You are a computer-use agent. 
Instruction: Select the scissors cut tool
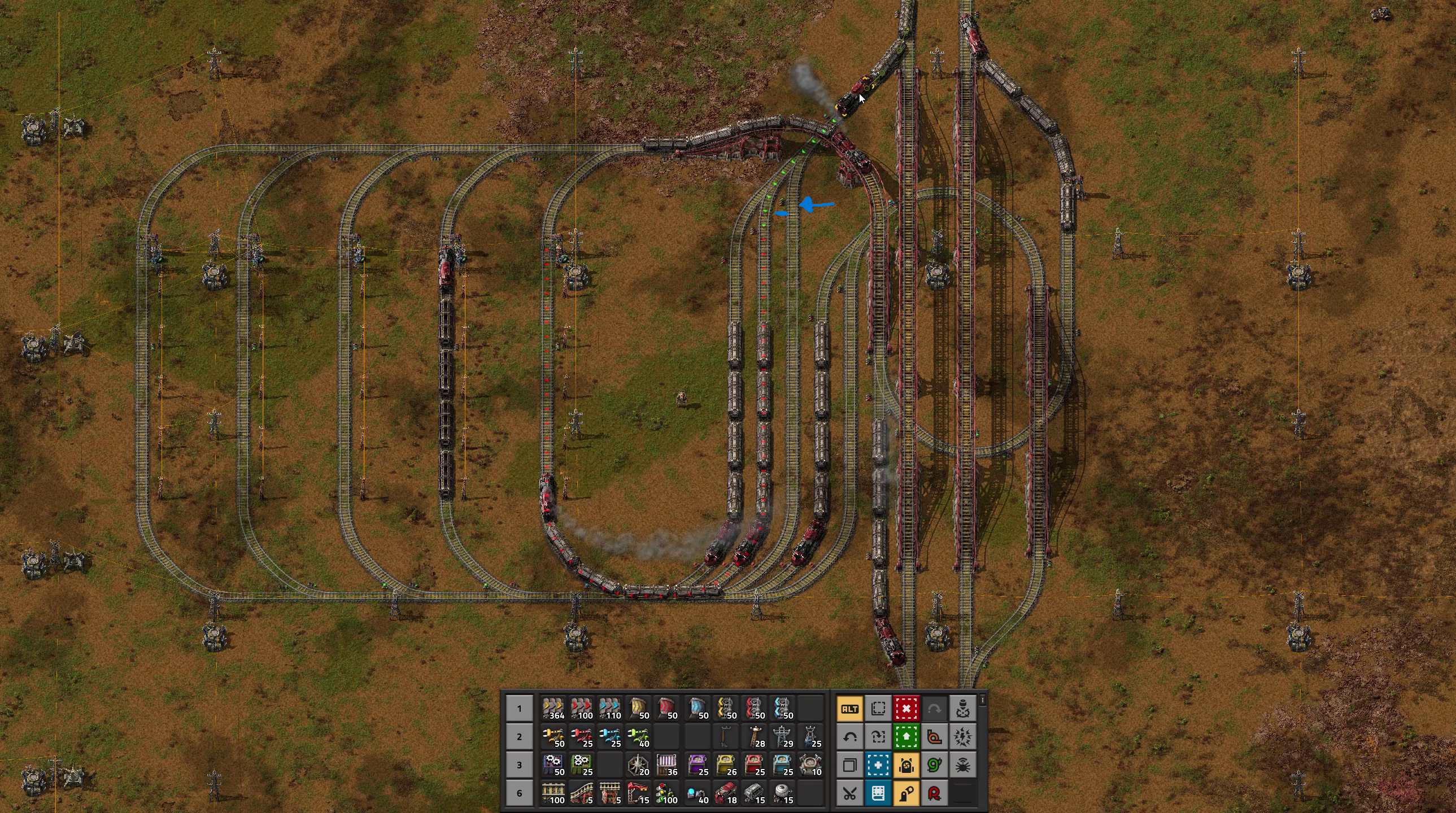point(849,793)
